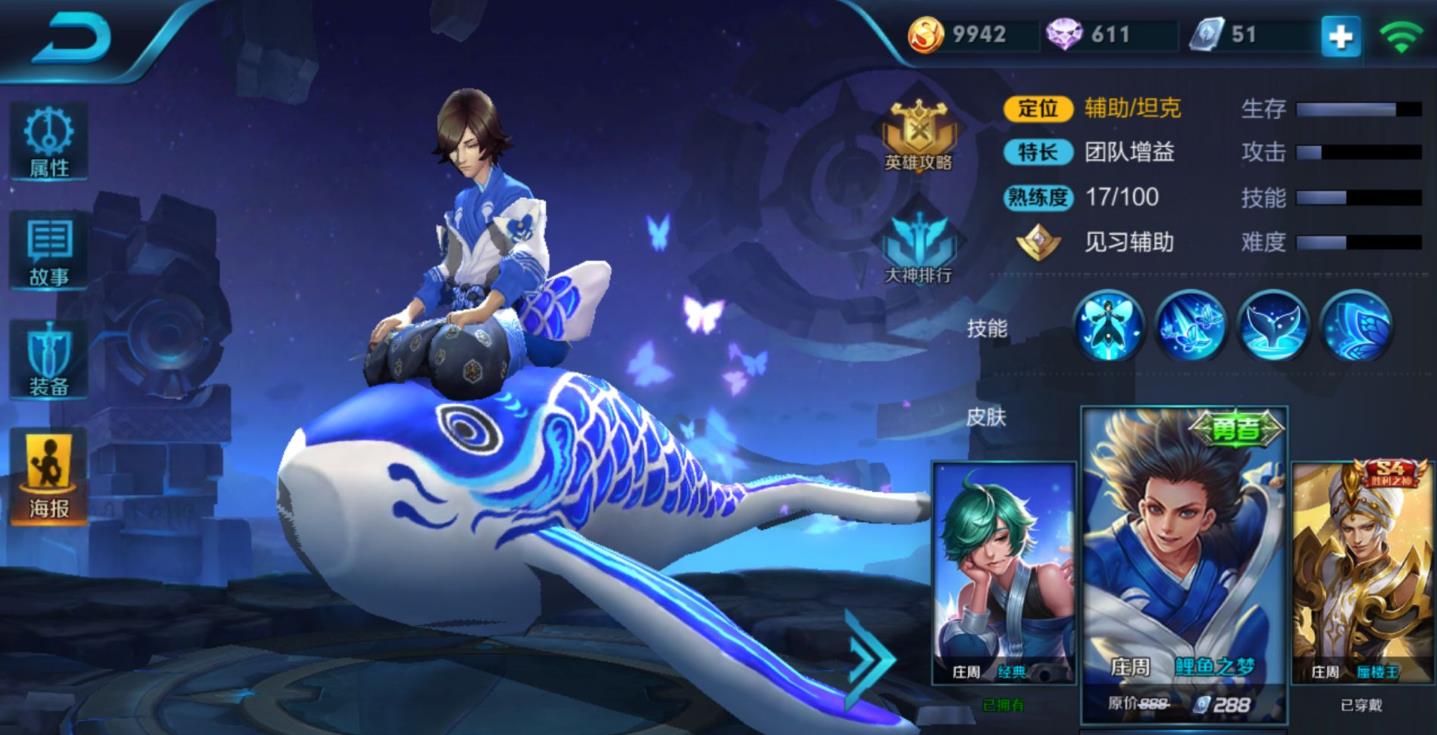The width and height of the screenshot is (1437, 735).
Task: Select the 庄周 经典 classic skin
Action: [1003, 572]
